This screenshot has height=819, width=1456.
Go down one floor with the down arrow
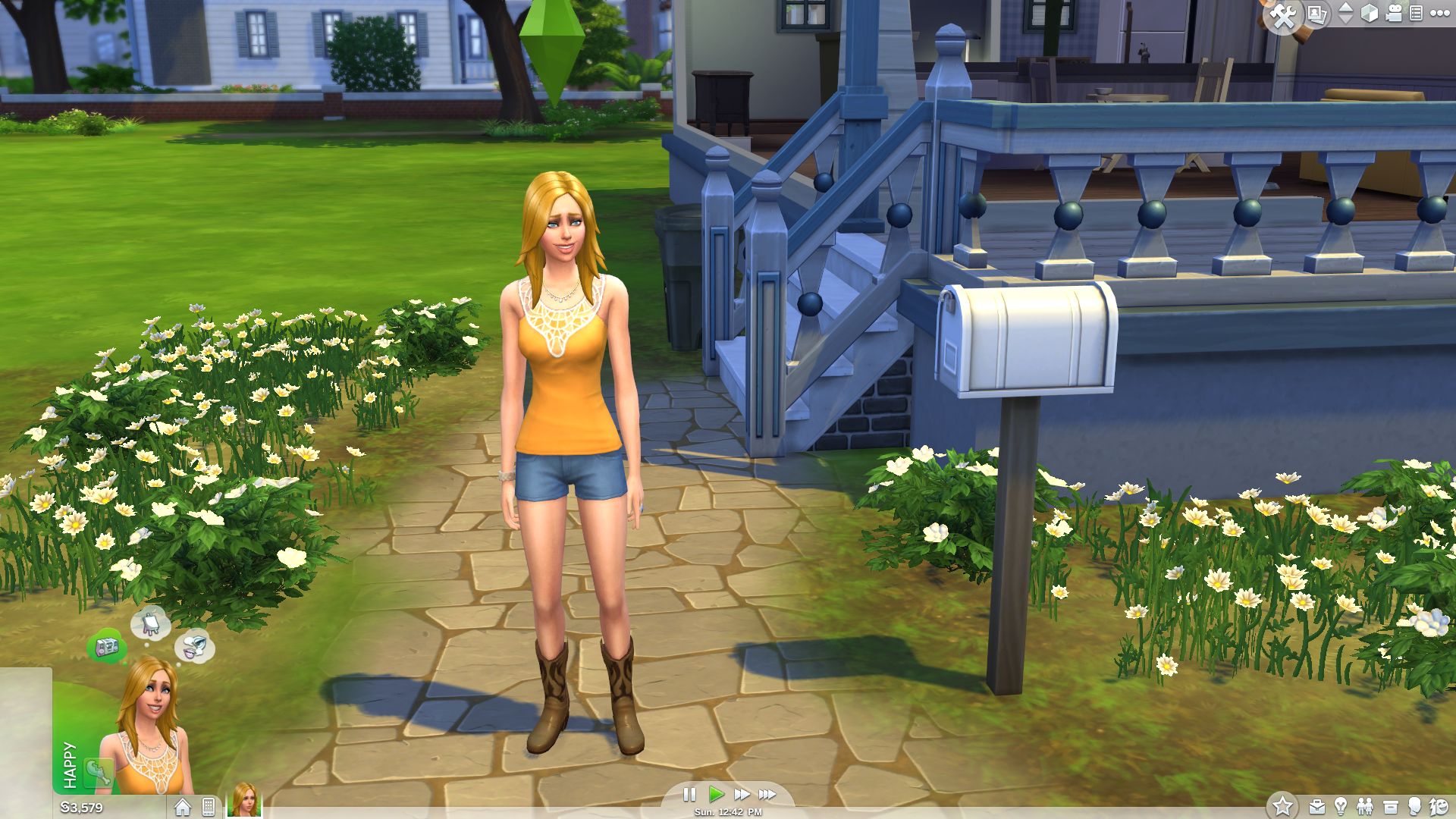(1346, 20)
